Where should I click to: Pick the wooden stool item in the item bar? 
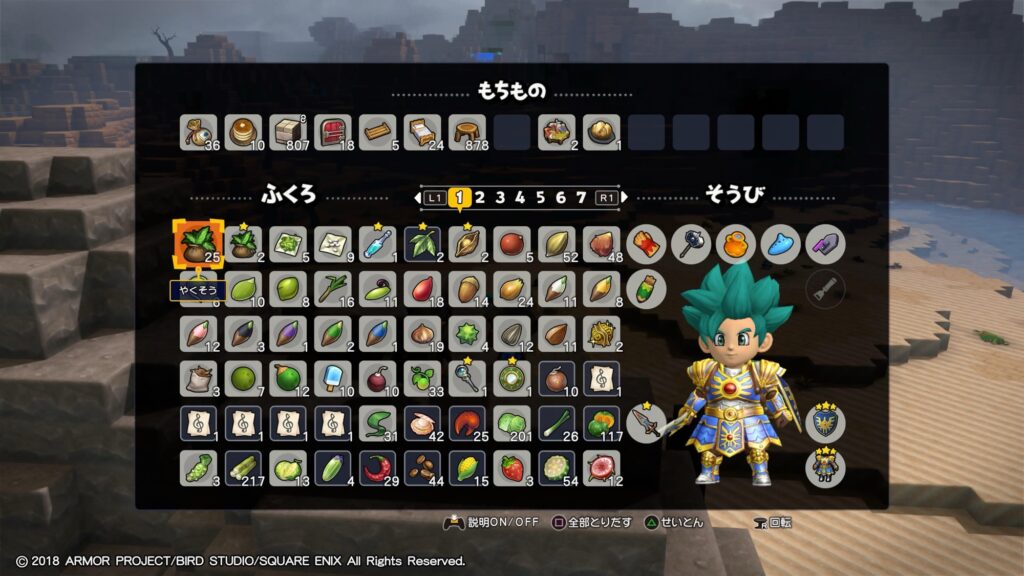[x=467, y=132]
